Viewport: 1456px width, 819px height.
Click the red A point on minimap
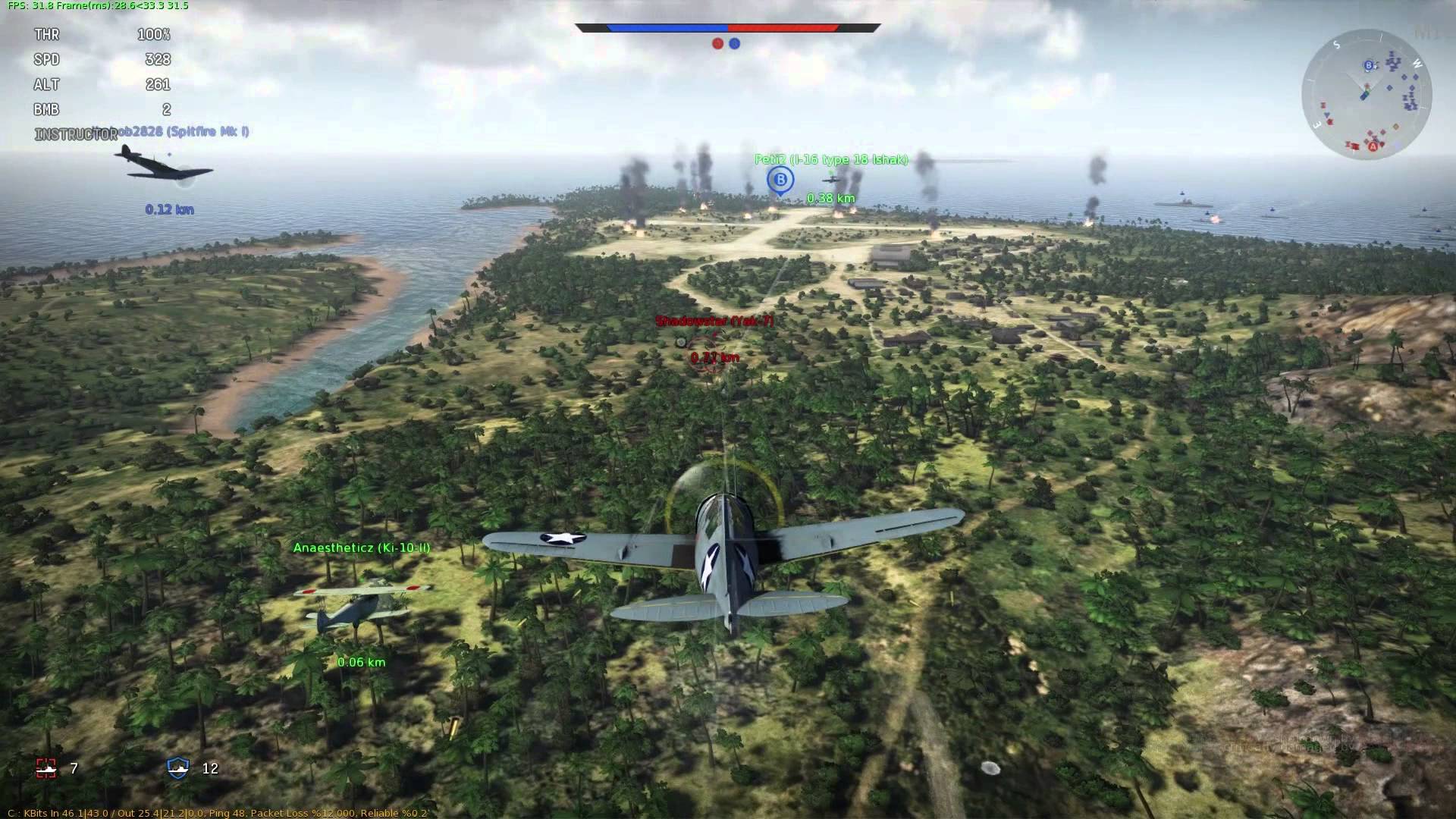pyautogui.click(x=1373, y=146)
